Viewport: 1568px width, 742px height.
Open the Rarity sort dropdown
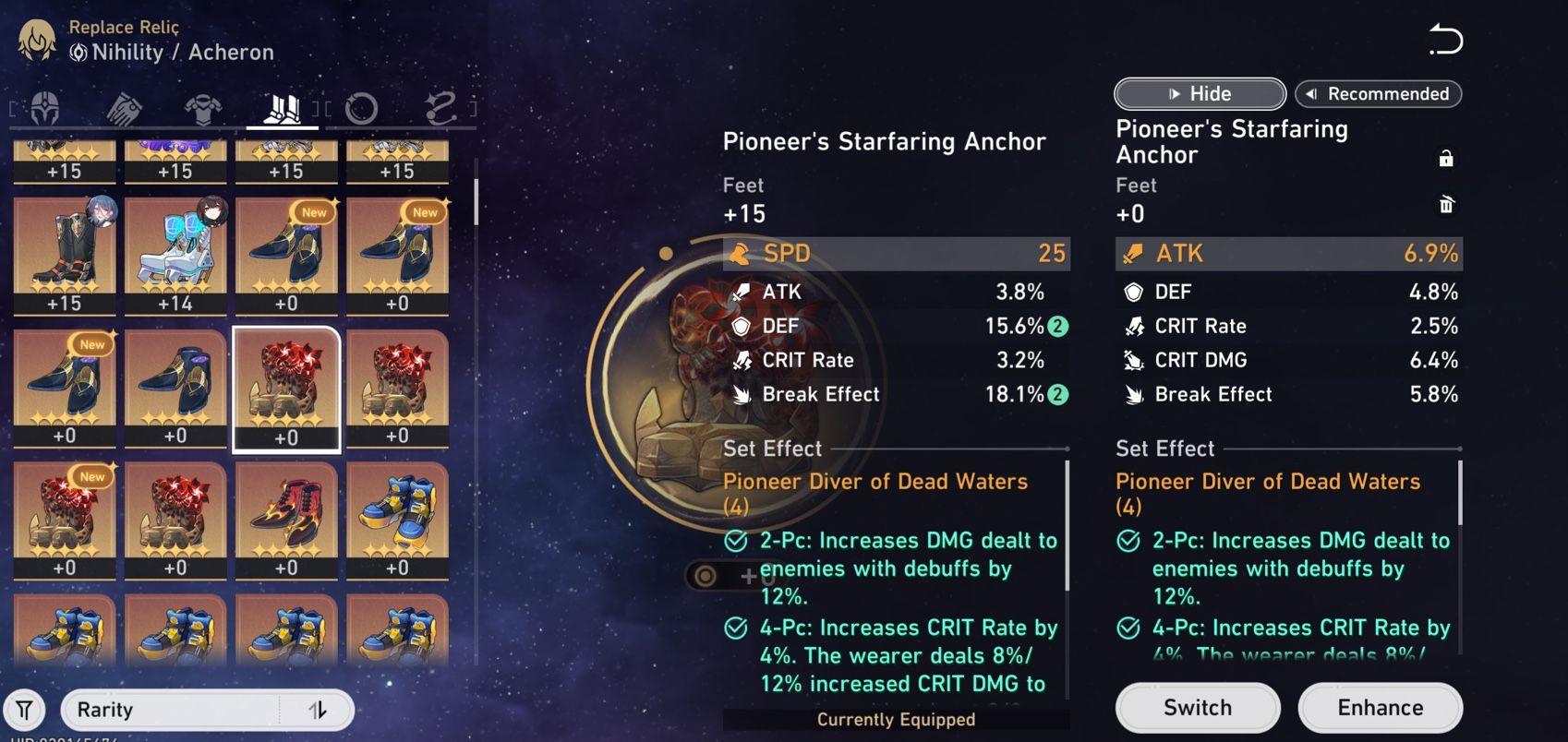166,710
